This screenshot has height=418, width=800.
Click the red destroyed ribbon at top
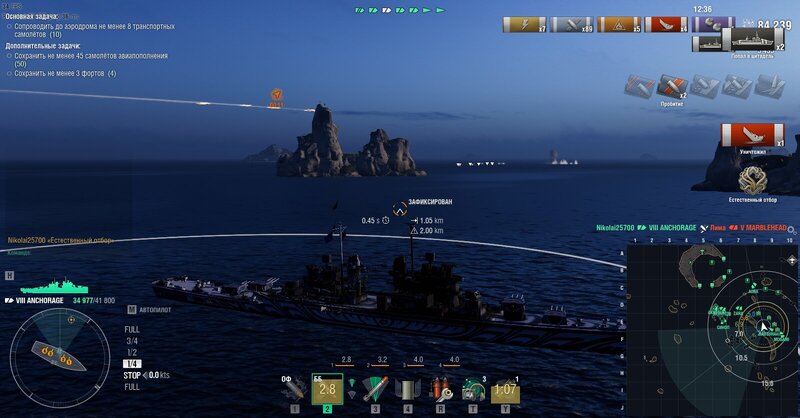pyautogui.click(x=665, y=25)
